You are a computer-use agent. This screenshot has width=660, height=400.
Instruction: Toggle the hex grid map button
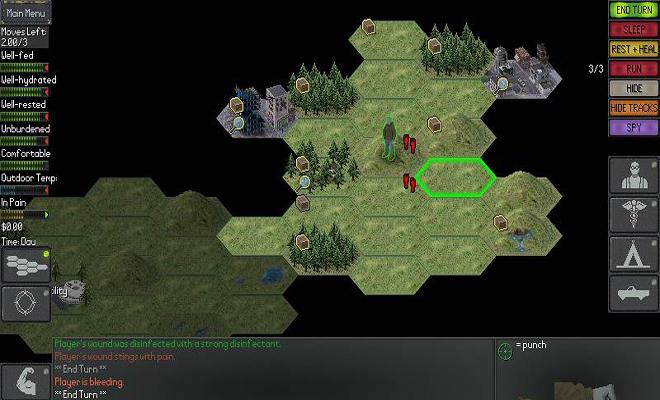click(x=24, y=264)
